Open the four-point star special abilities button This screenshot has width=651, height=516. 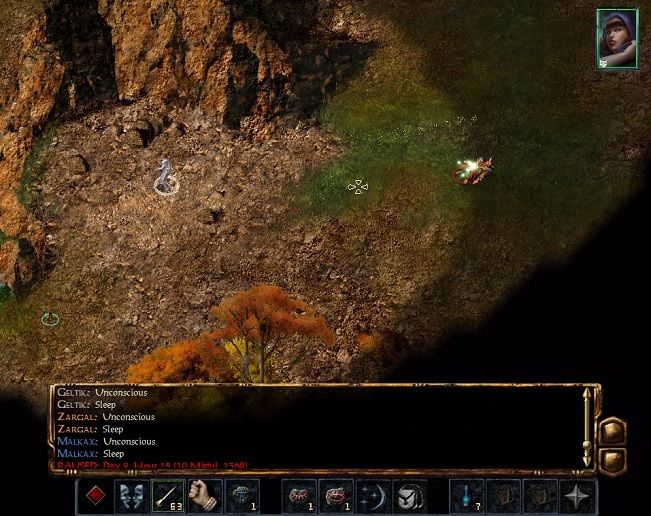point(578,496)
